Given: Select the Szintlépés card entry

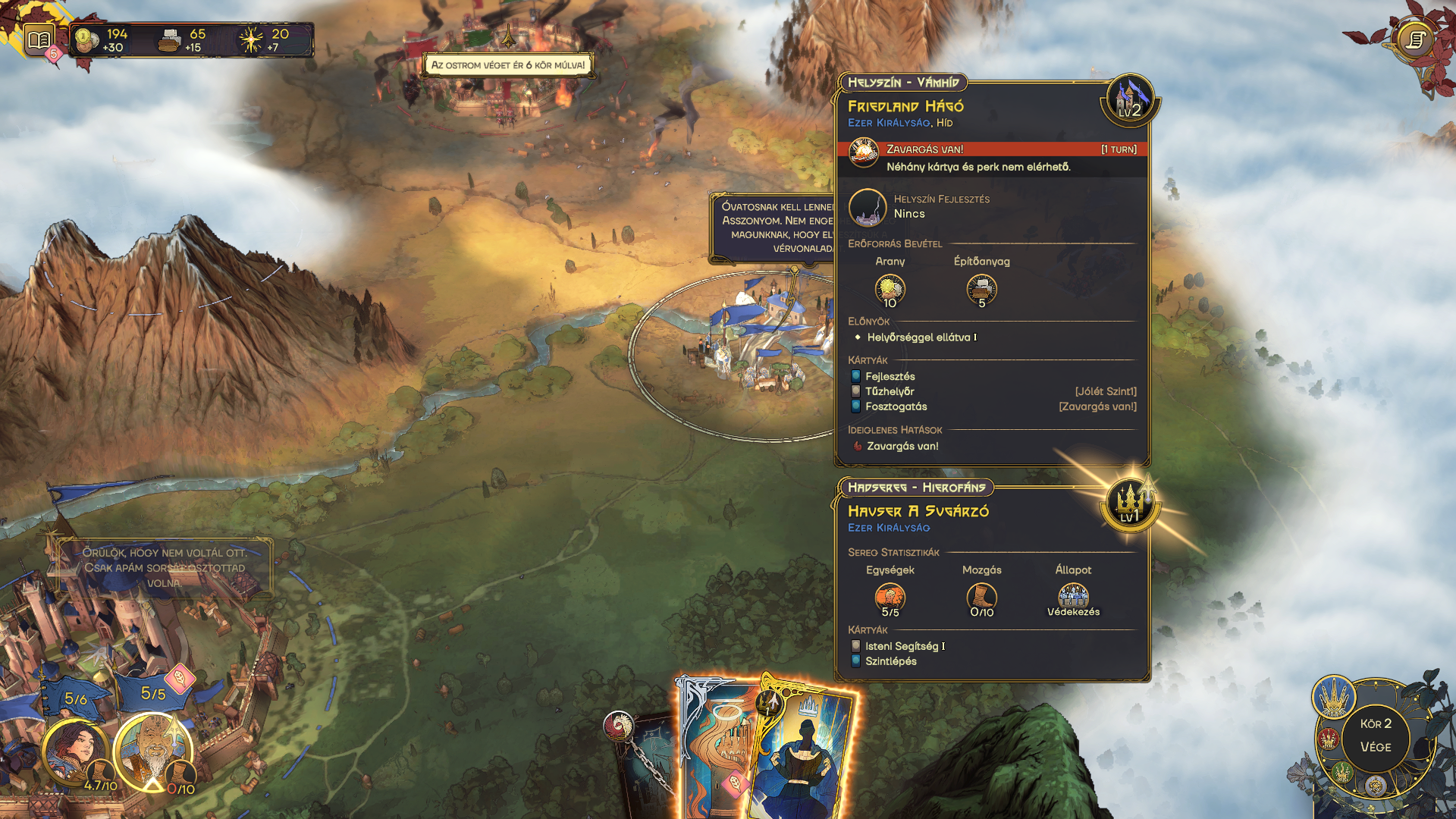Looking at the screenshot, I should (890, 661).
